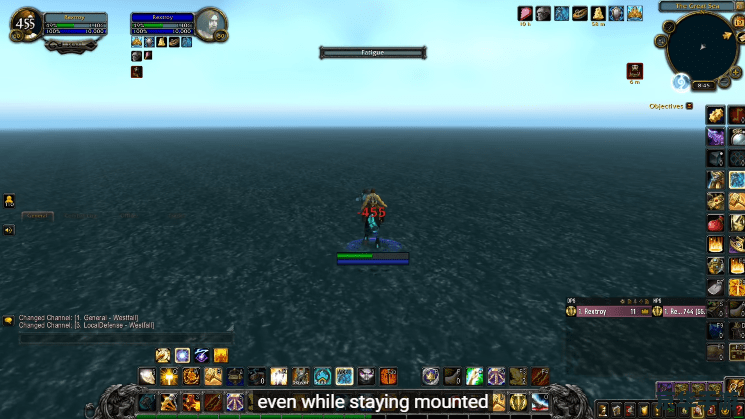The image size is (745, 419).
Task: Click the pink heart buff icon
Action: [x=525, y=13]
